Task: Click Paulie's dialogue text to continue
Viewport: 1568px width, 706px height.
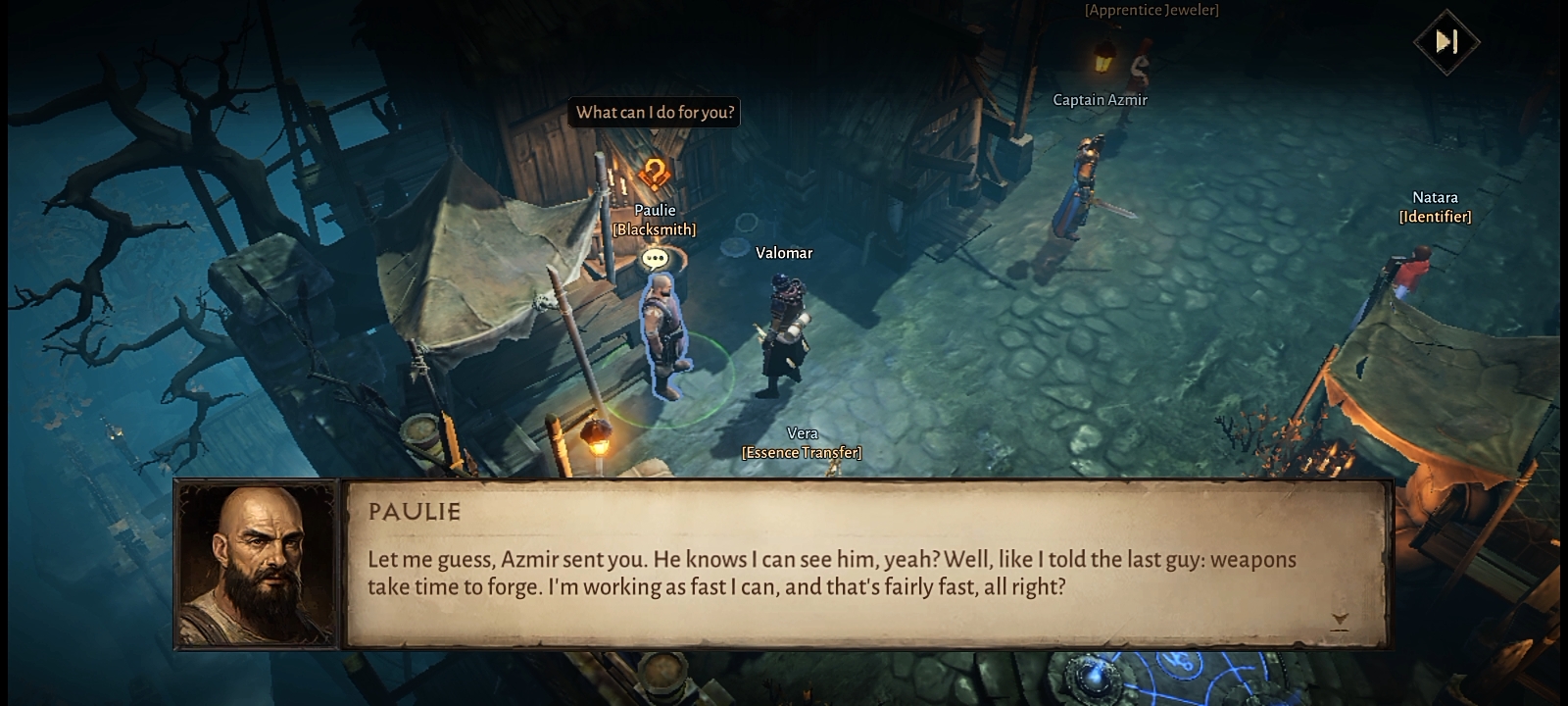Action: tap(831, 573)
